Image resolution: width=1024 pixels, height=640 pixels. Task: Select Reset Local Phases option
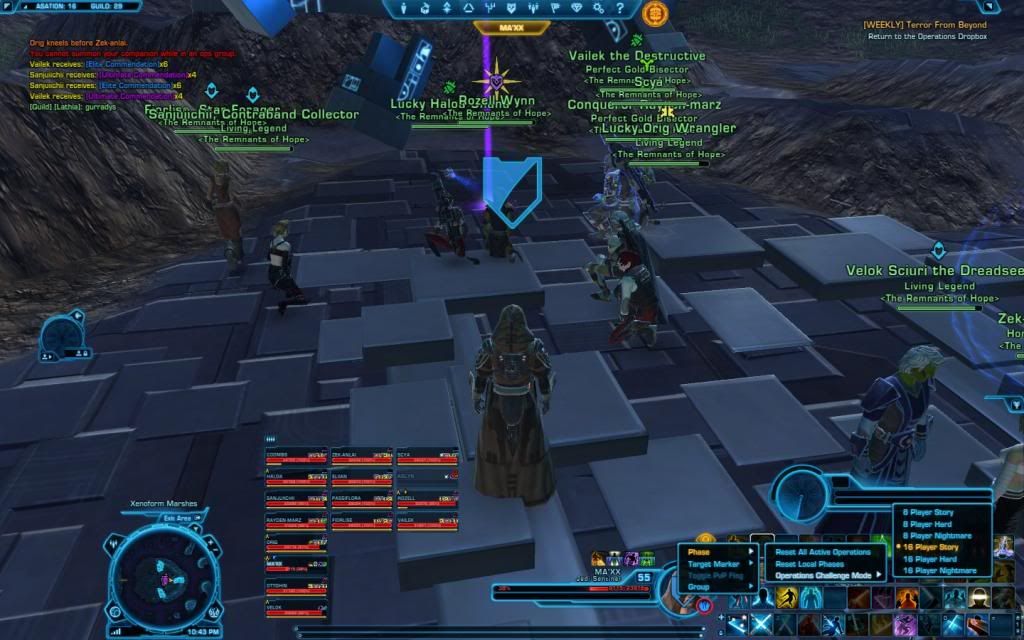(x=810, y=564)
